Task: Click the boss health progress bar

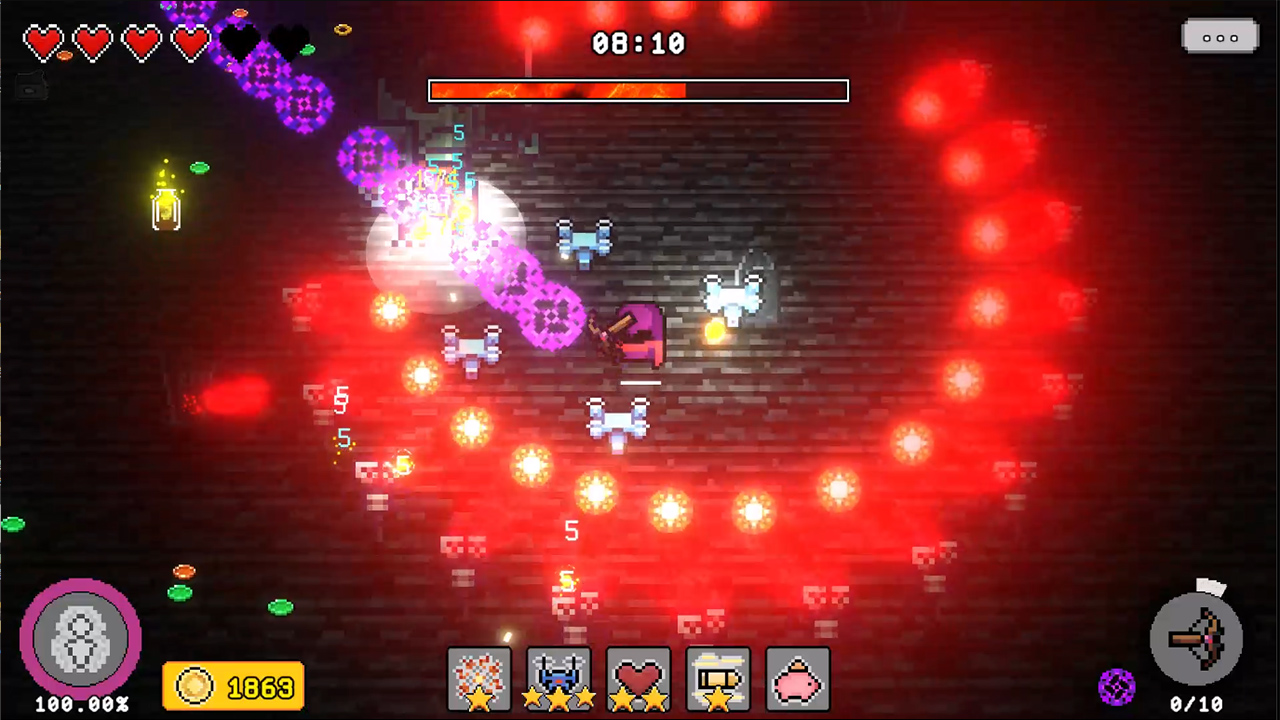Action: [638, 91]
